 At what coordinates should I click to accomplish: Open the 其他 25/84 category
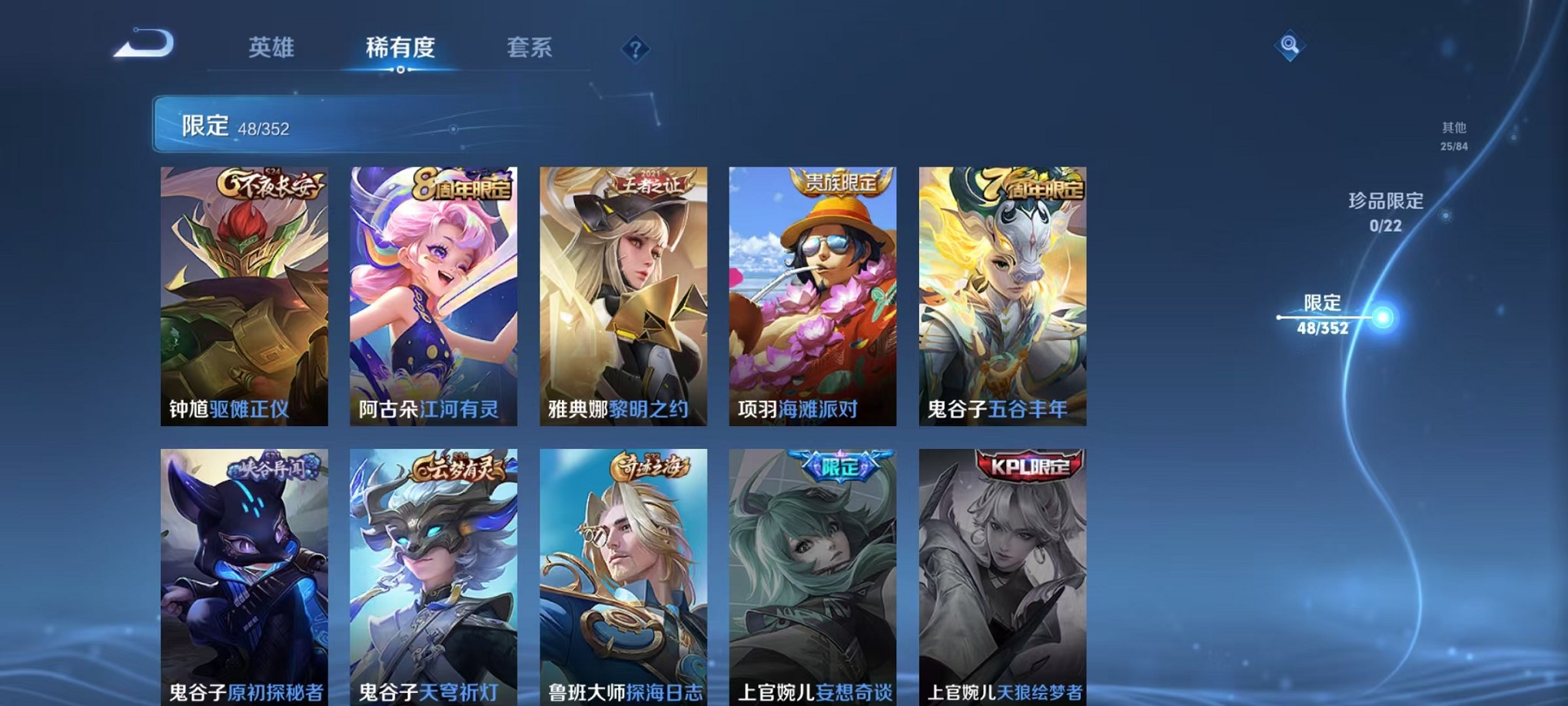(x=1453, y=135)
